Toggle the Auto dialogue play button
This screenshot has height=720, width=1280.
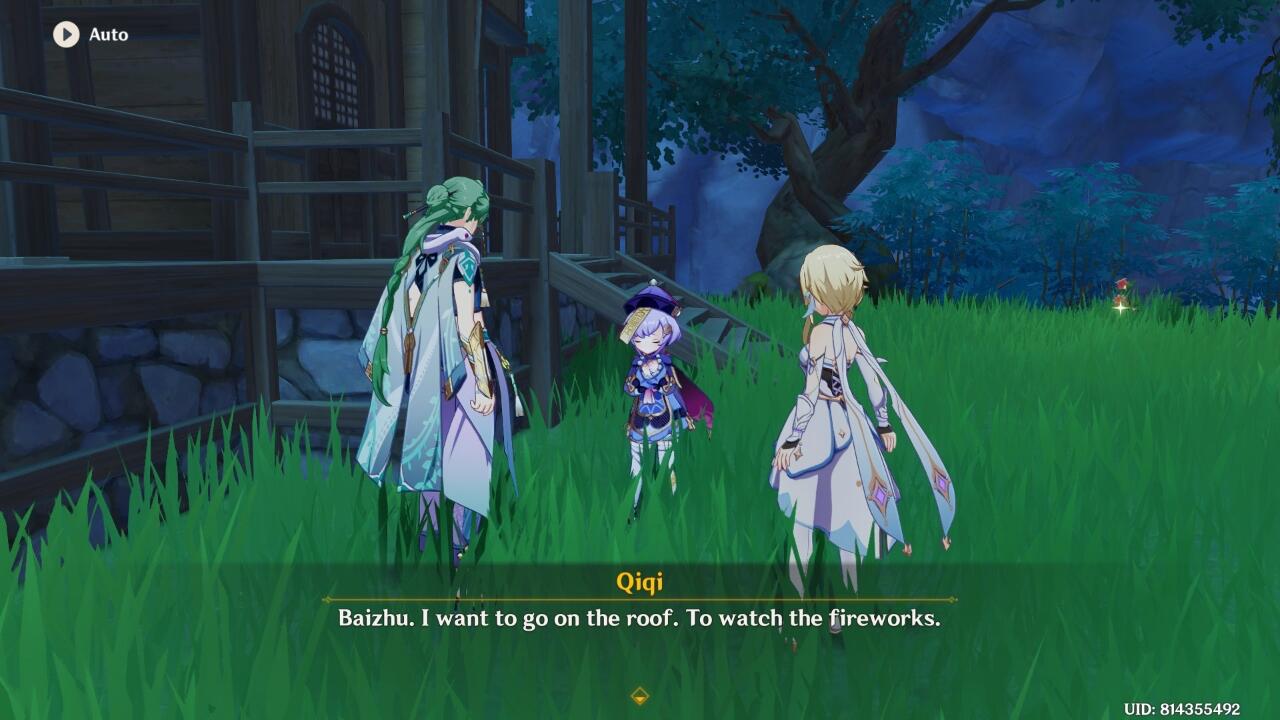(x=66, y=34)
